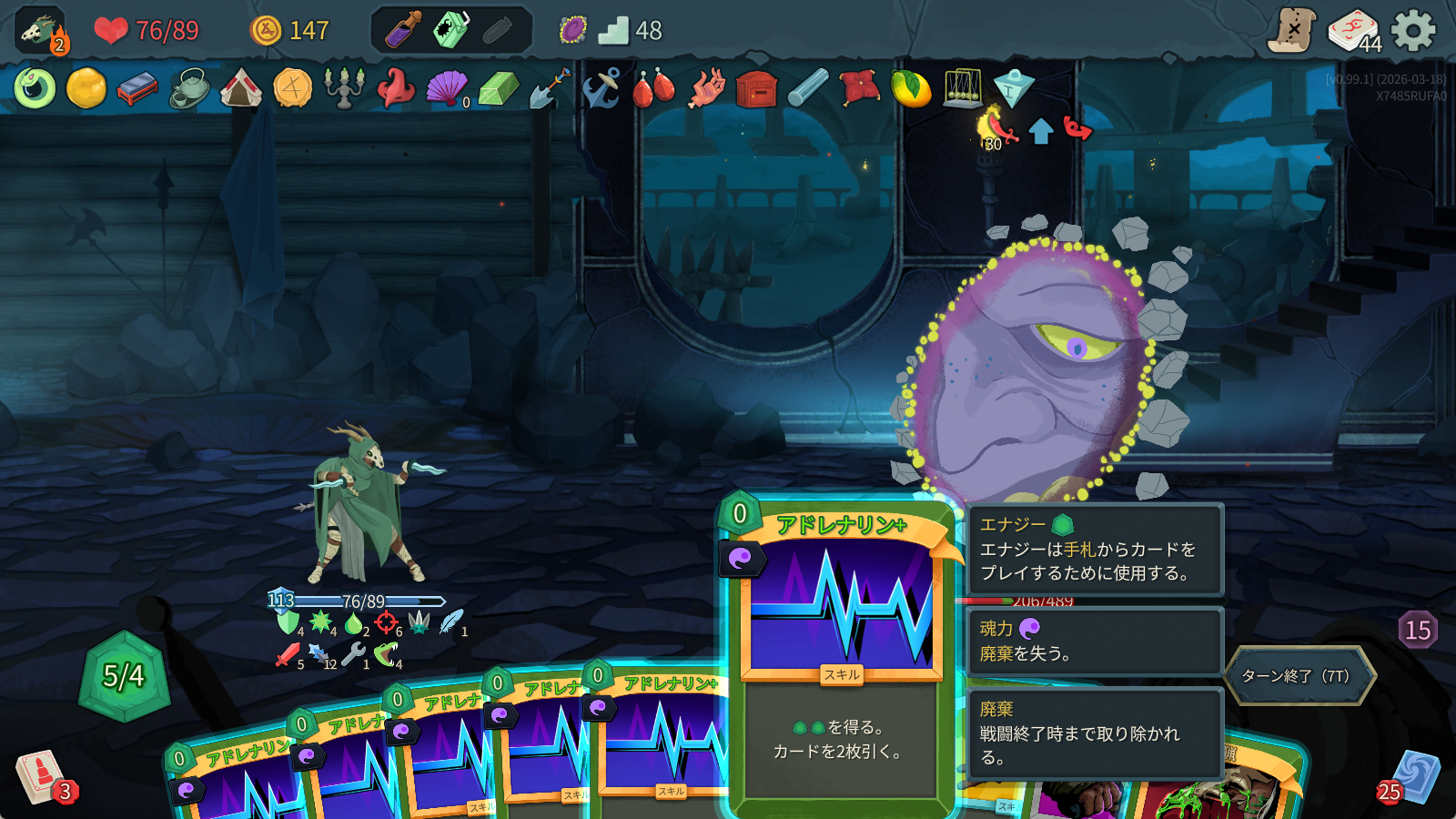The image size is (1456, 819).
Task: Inspect the anchor relic
Action: click(601, 88)
